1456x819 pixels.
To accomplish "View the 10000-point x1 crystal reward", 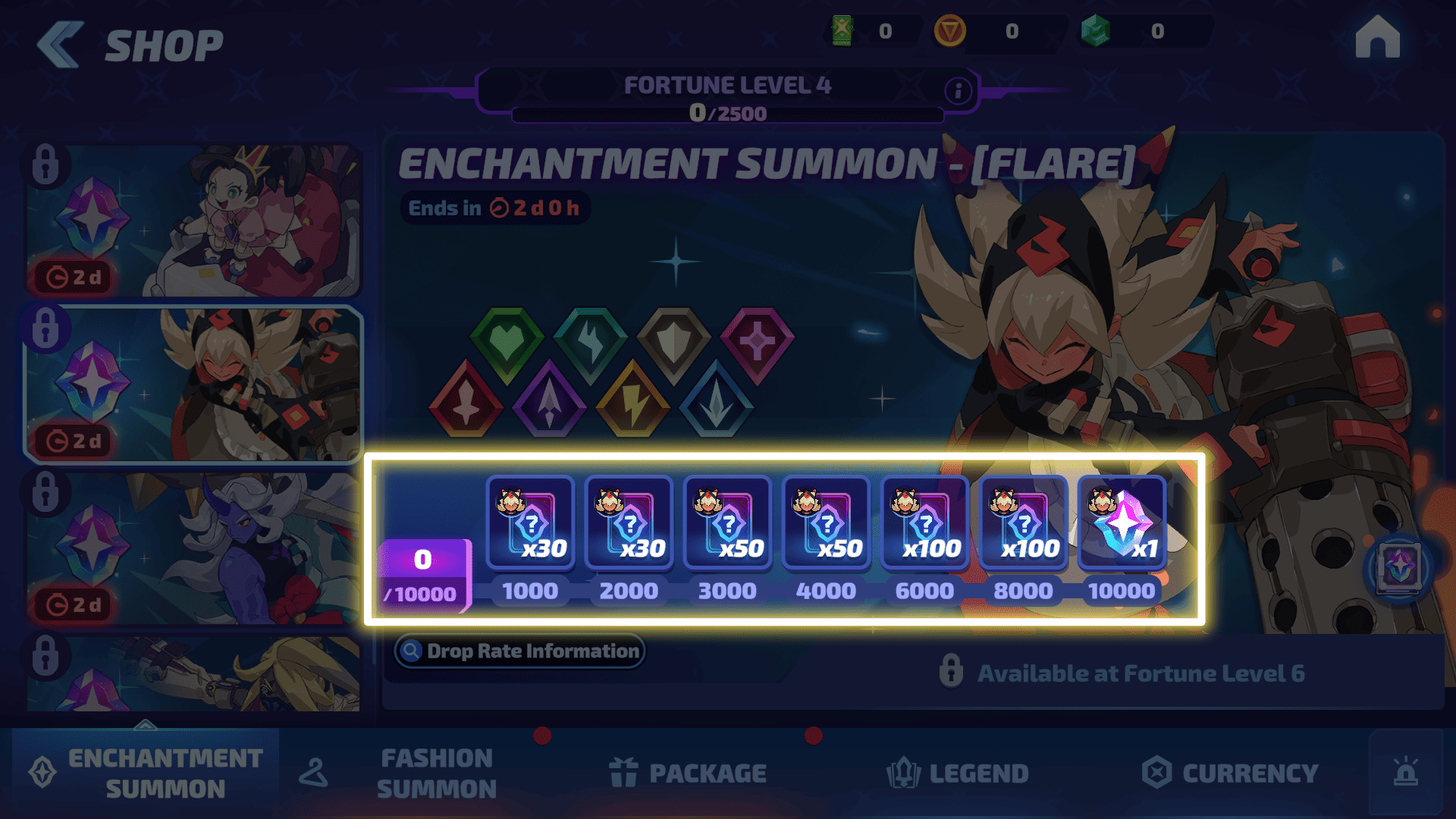I will pyautogui.click(x=1122, y=523).
